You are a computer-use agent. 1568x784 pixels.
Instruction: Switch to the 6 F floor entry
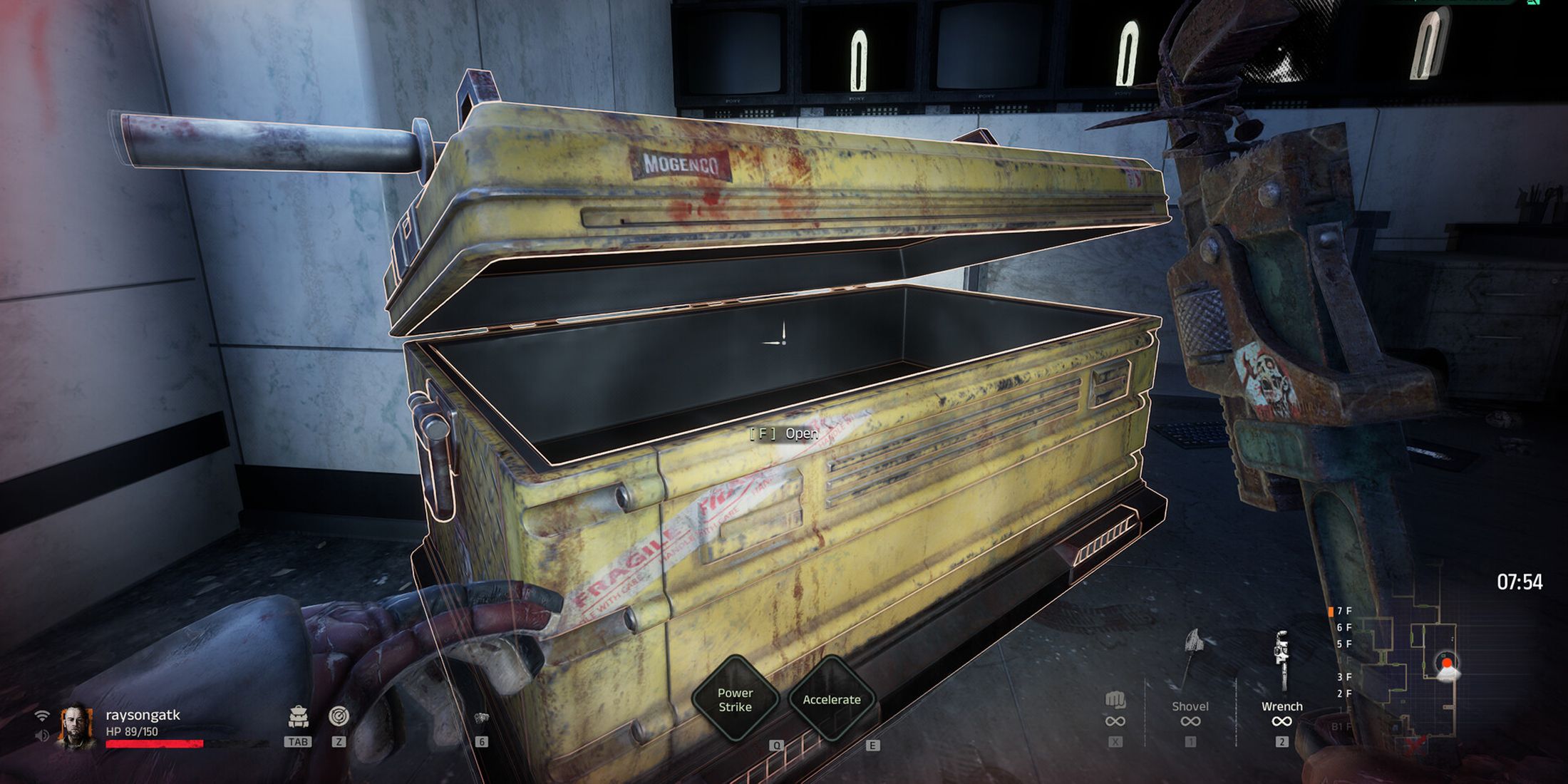point(1343,626)
